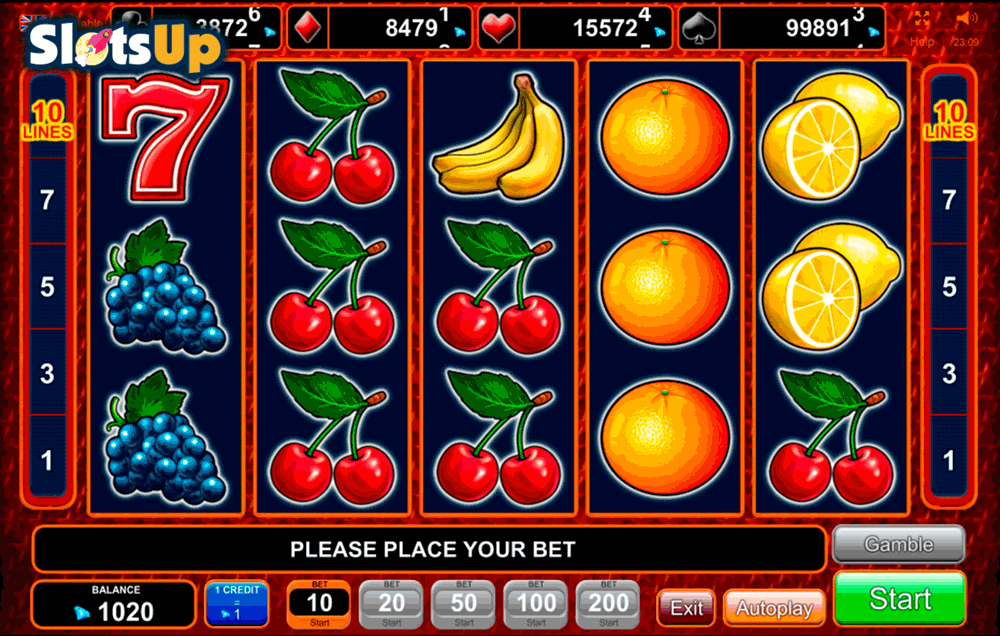Pick the 100 bet option
The image size is (1000, 636).
(536, 603)
